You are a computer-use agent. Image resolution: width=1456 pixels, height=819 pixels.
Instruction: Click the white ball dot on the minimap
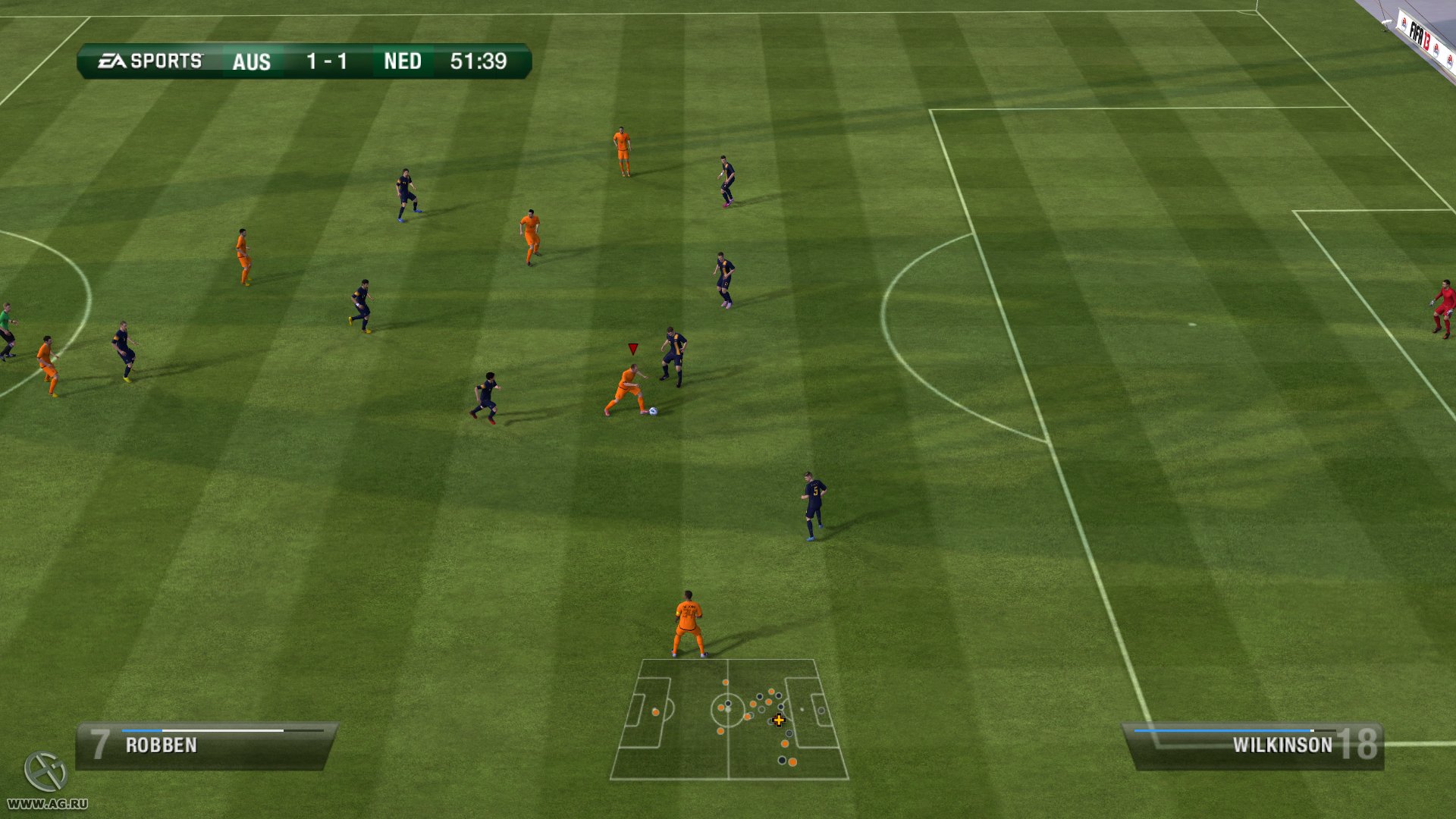pyautogui.click(x=728, y=710)
